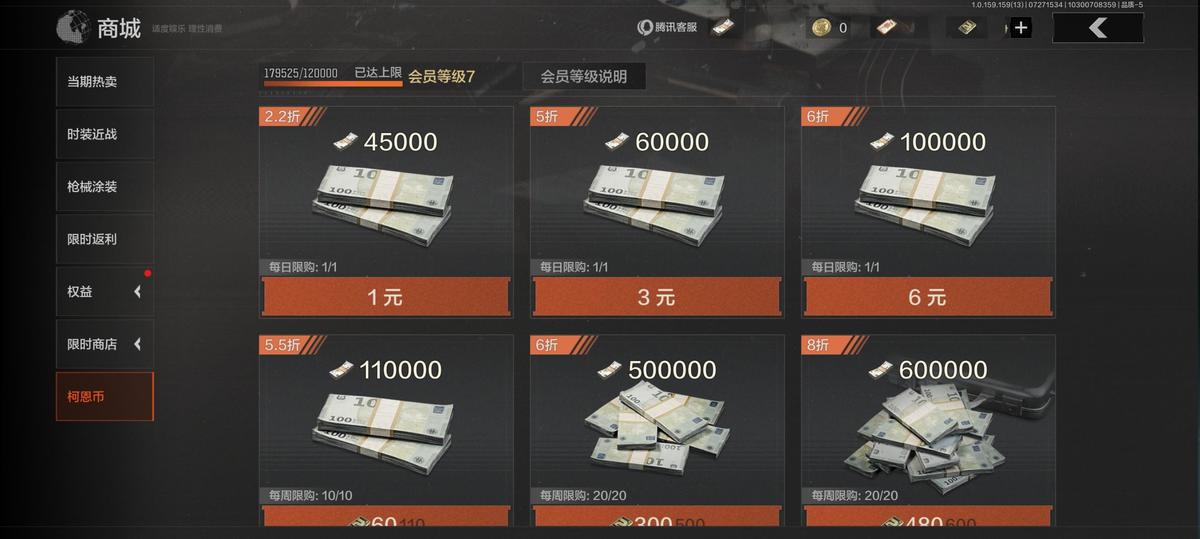Open the 当期热卖 shop category
The image size is (1200, 539).
click(104, 82)
